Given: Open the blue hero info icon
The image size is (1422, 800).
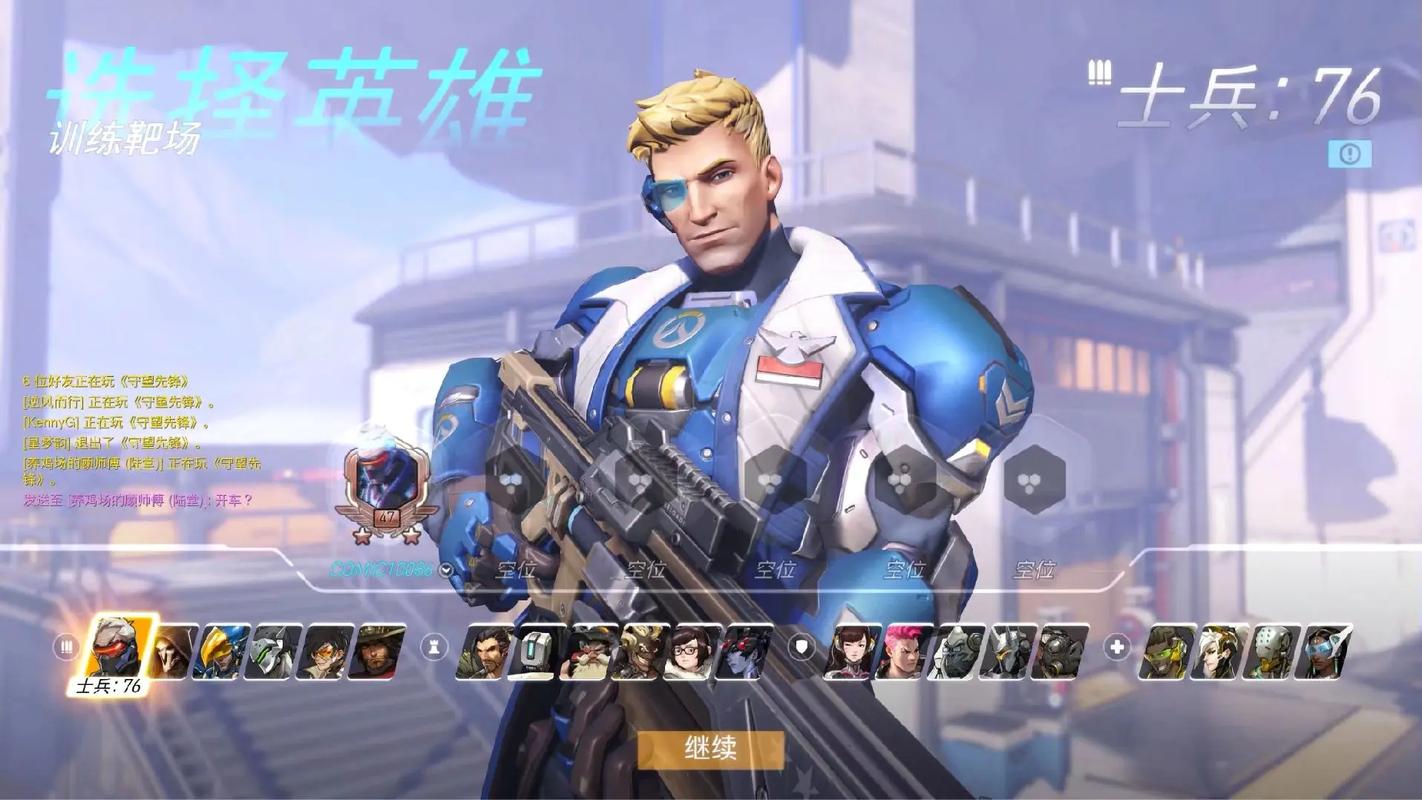Looking at the screenshot, I should tap(1349, 153).
